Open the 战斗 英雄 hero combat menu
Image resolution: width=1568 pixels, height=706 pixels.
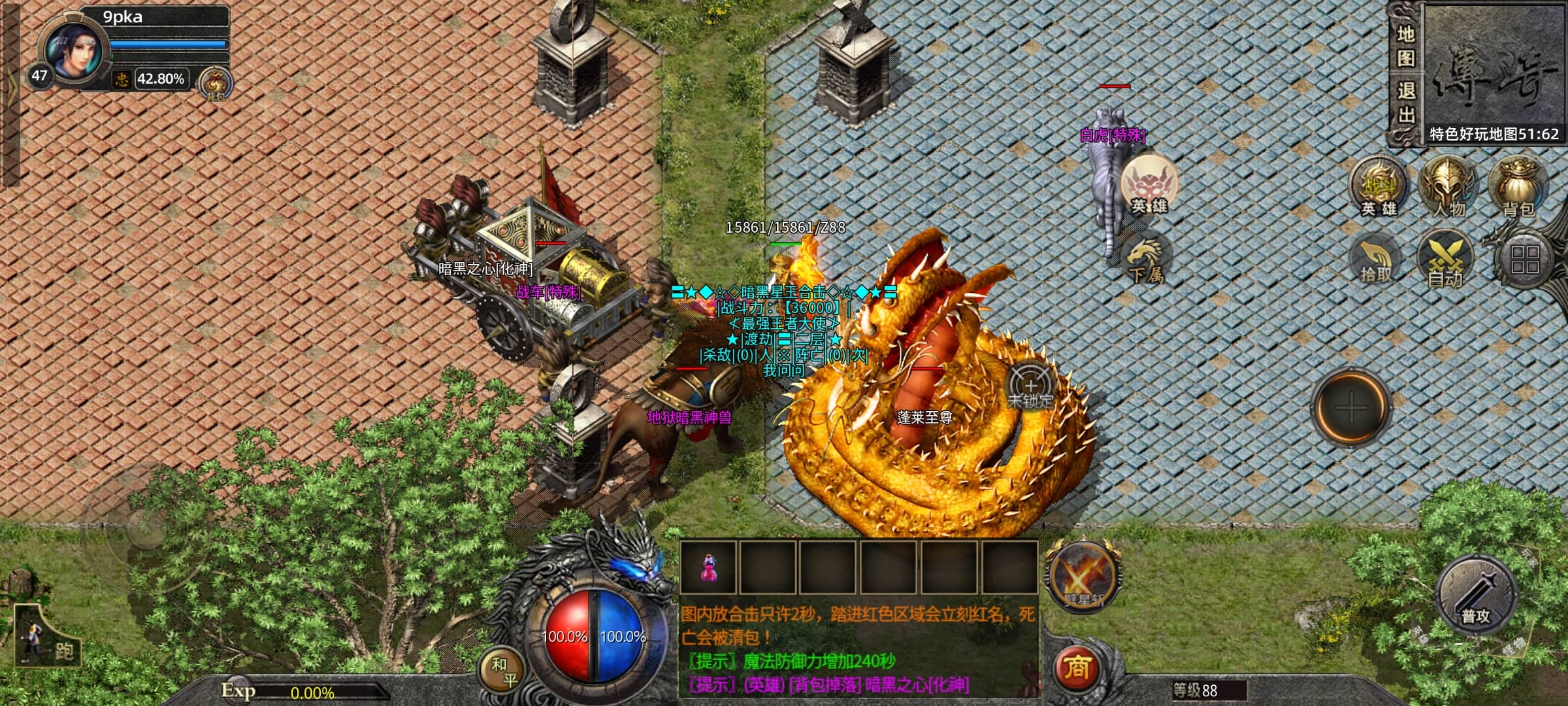point(1379,188)
